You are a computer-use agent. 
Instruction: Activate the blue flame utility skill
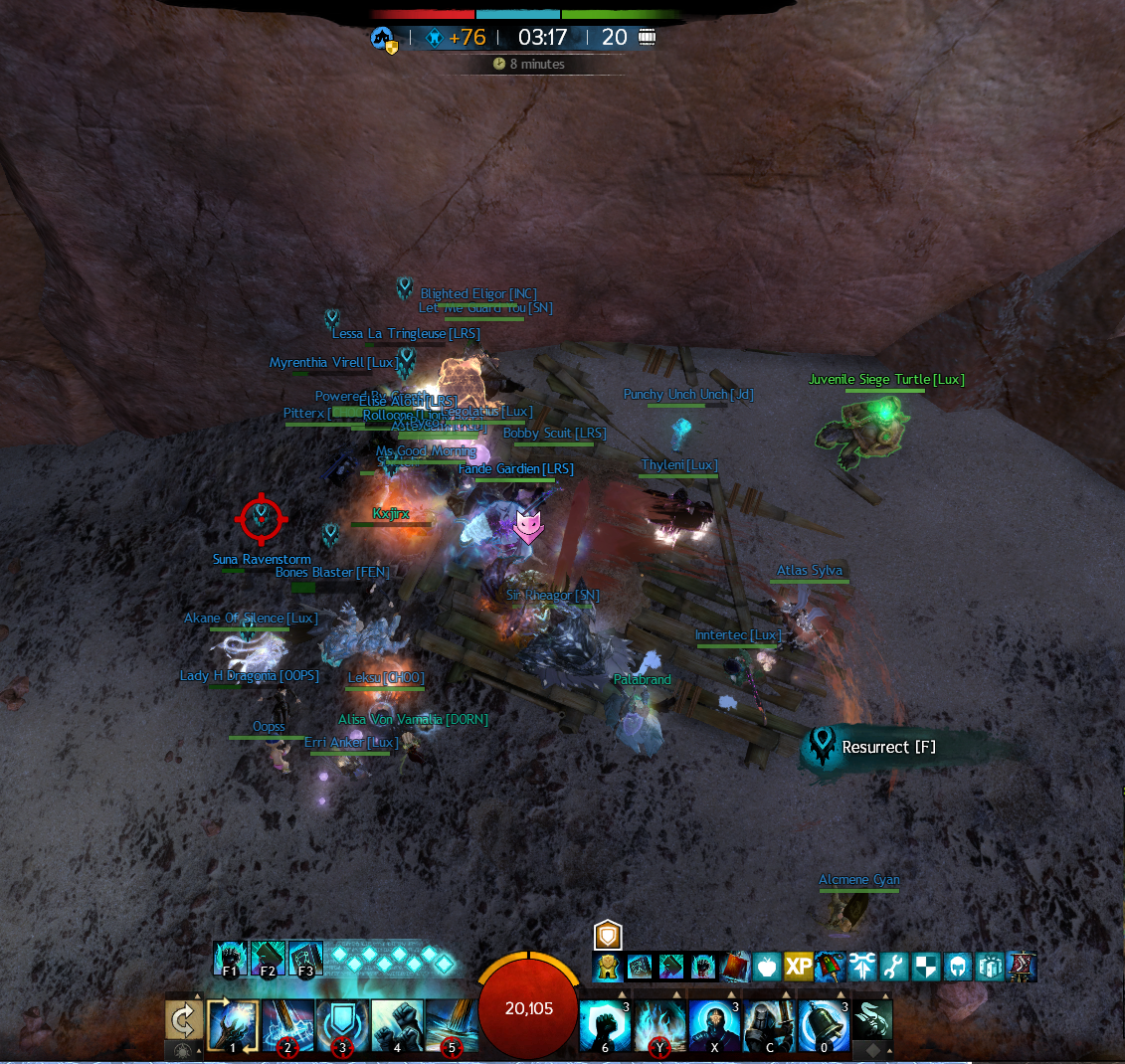coord(659,1025)
